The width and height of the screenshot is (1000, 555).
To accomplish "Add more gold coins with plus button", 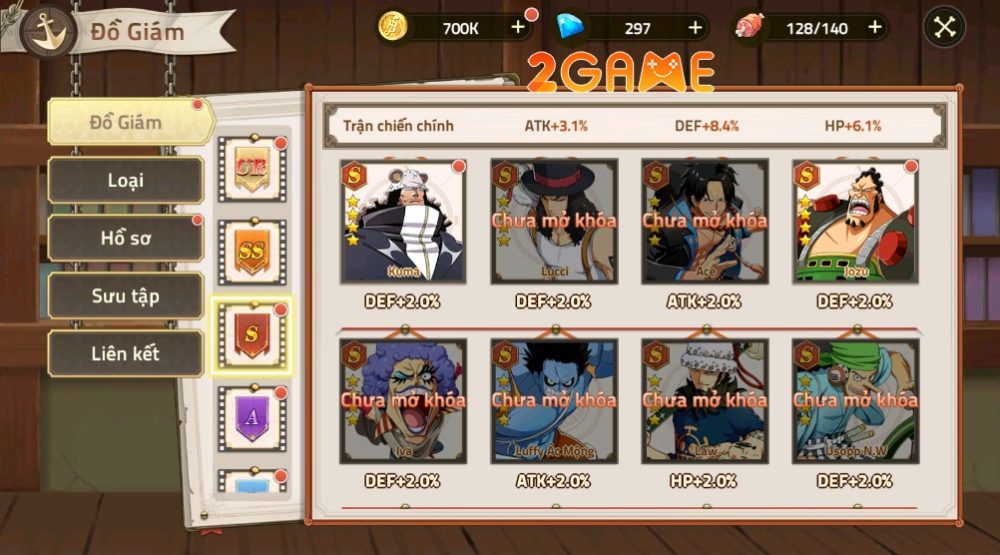I will tap(518, 28).
